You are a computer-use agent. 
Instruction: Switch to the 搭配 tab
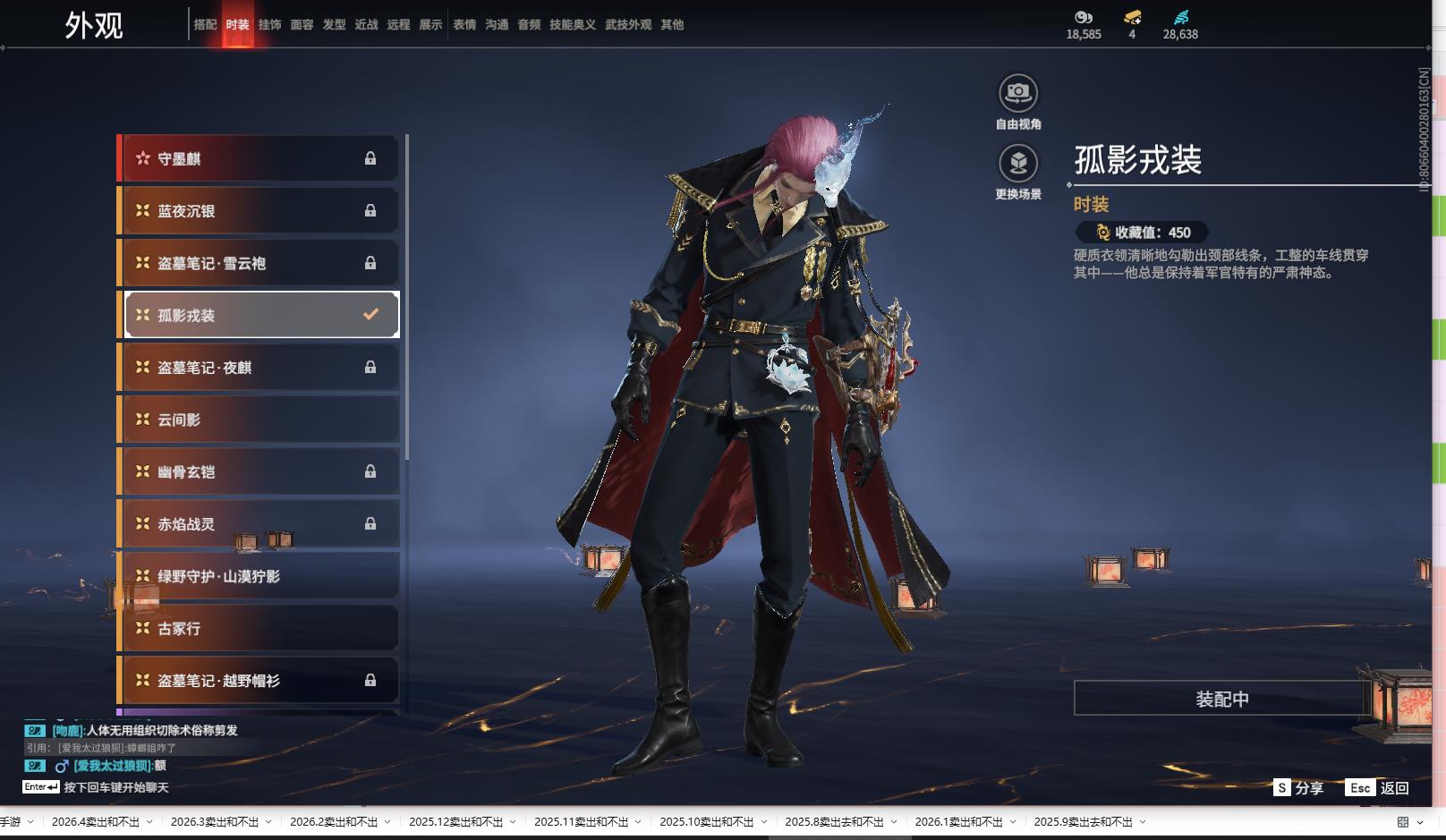point(205,25)
